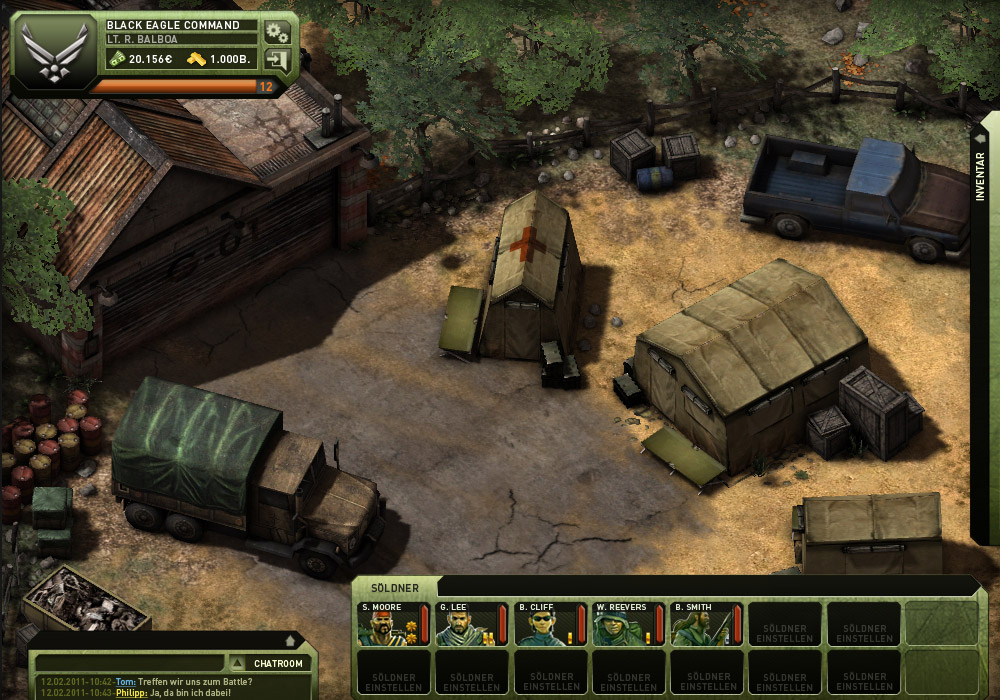Open the gear settings menu
Viewport: 1000px width, 700px height.
[x=276, y=31]
